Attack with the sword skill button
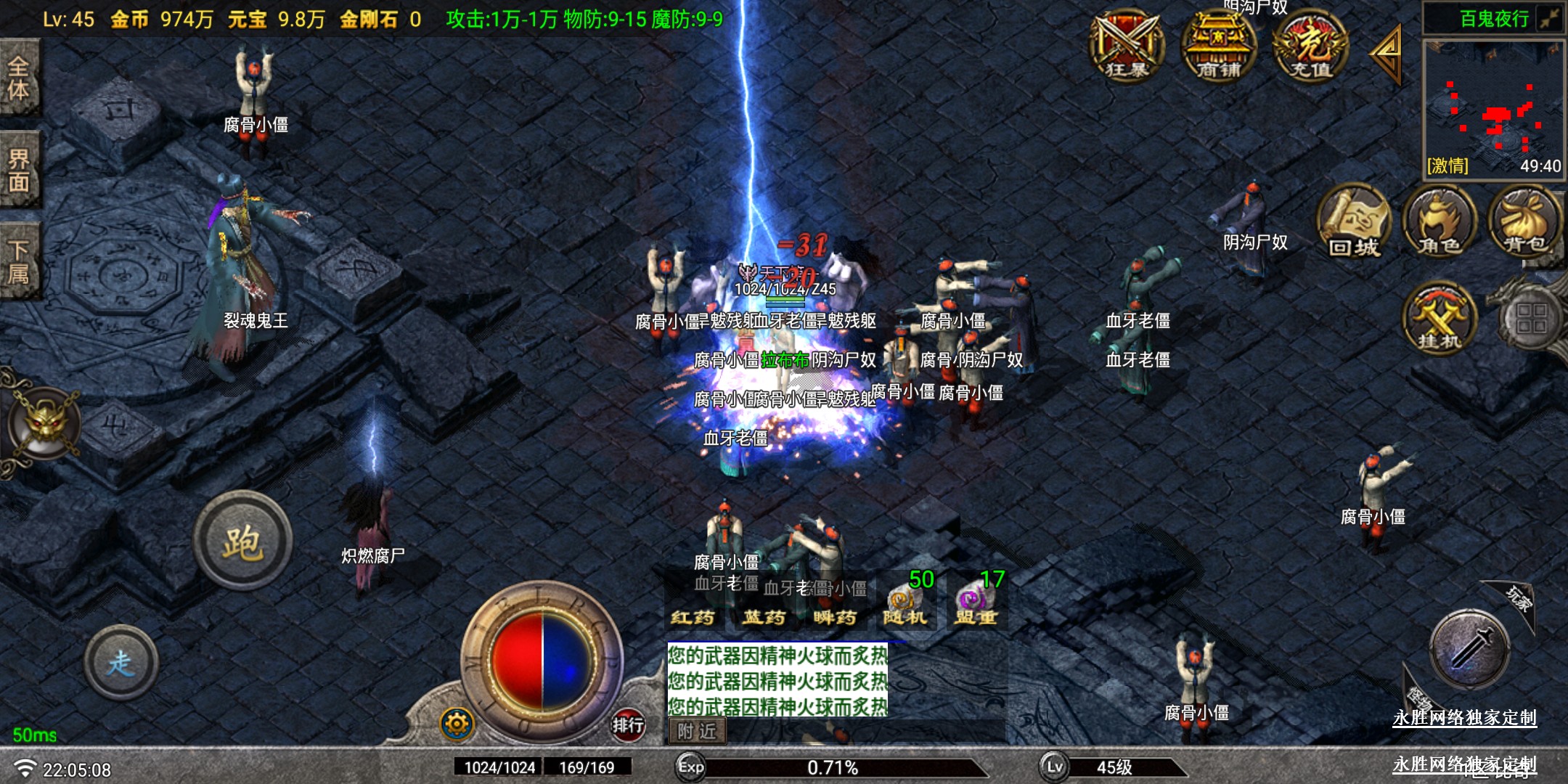The width and height of the screenshot is (1568, 784). click(x=1470, y=648)
